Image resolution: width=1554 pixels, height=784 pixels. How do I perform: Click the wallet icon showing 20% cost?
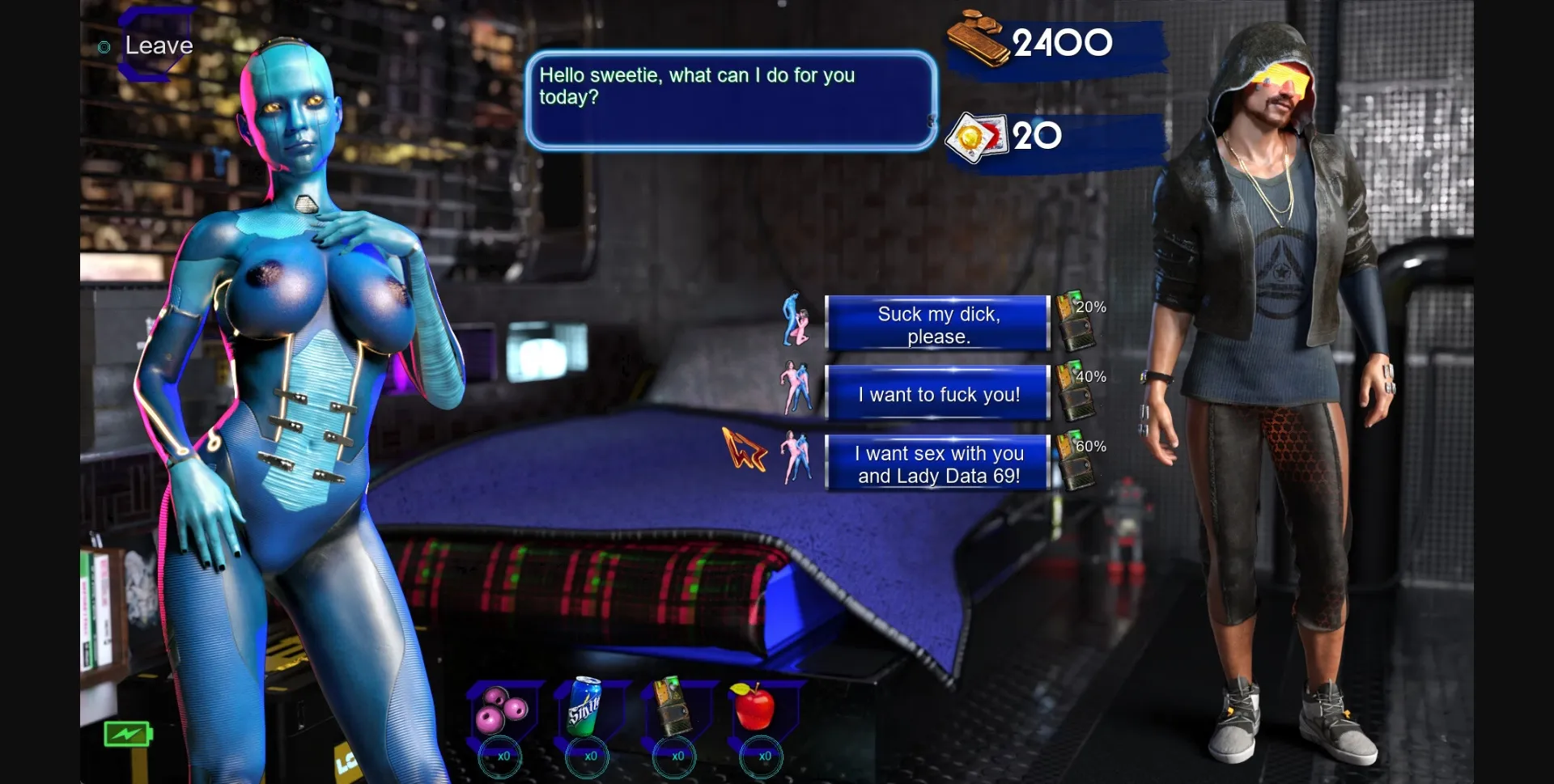1076,321
